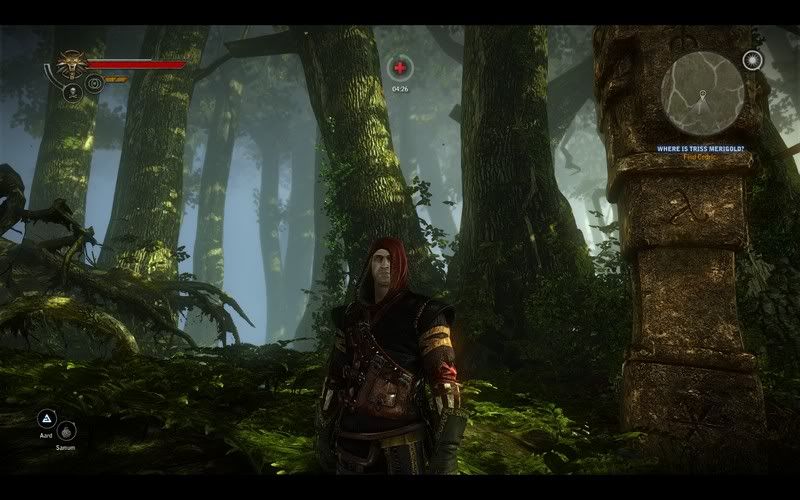Click the red cross regeneration buff icon
Viewport: 800px width, 500px height.
(399, 68)
